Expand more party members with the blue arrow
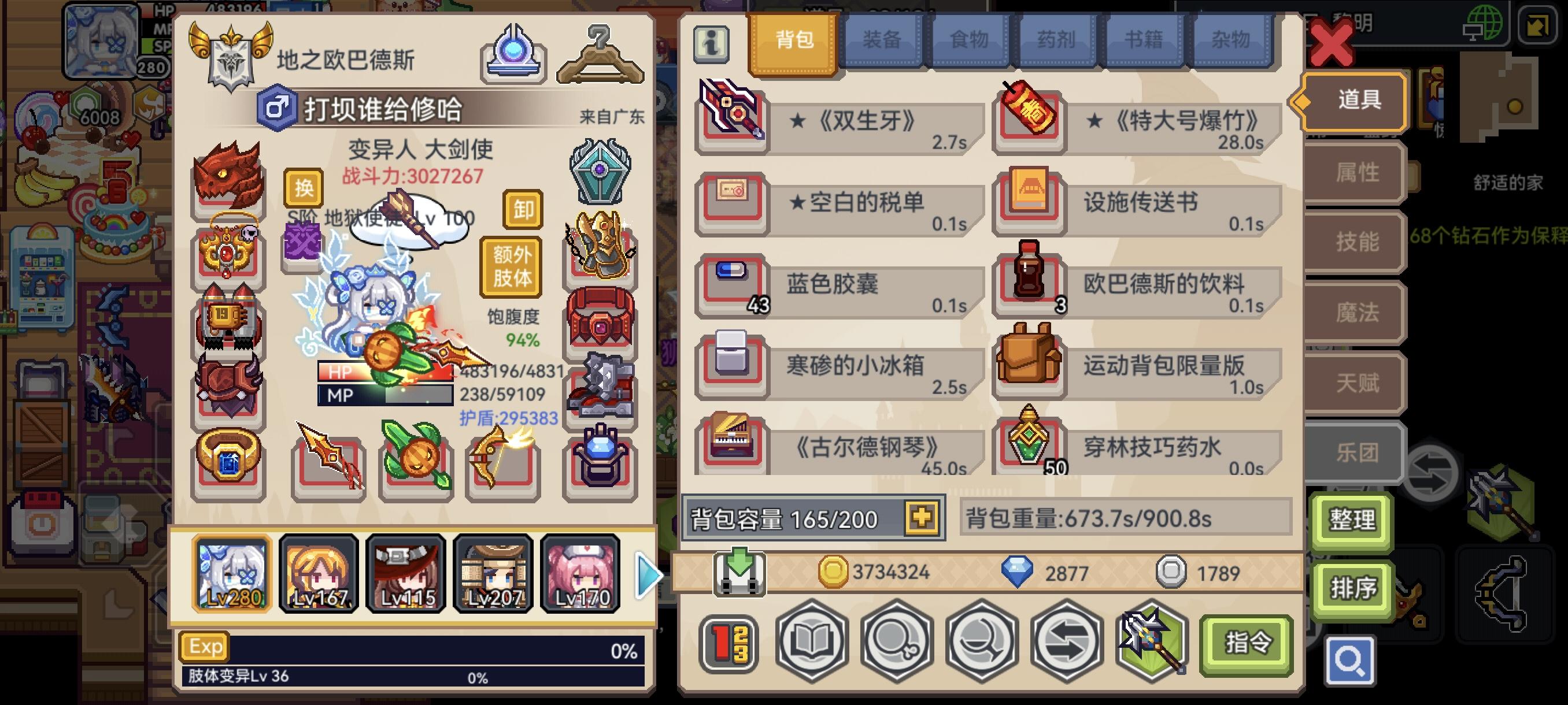This screenshot has width=1568, height=705. coord(648,574)
